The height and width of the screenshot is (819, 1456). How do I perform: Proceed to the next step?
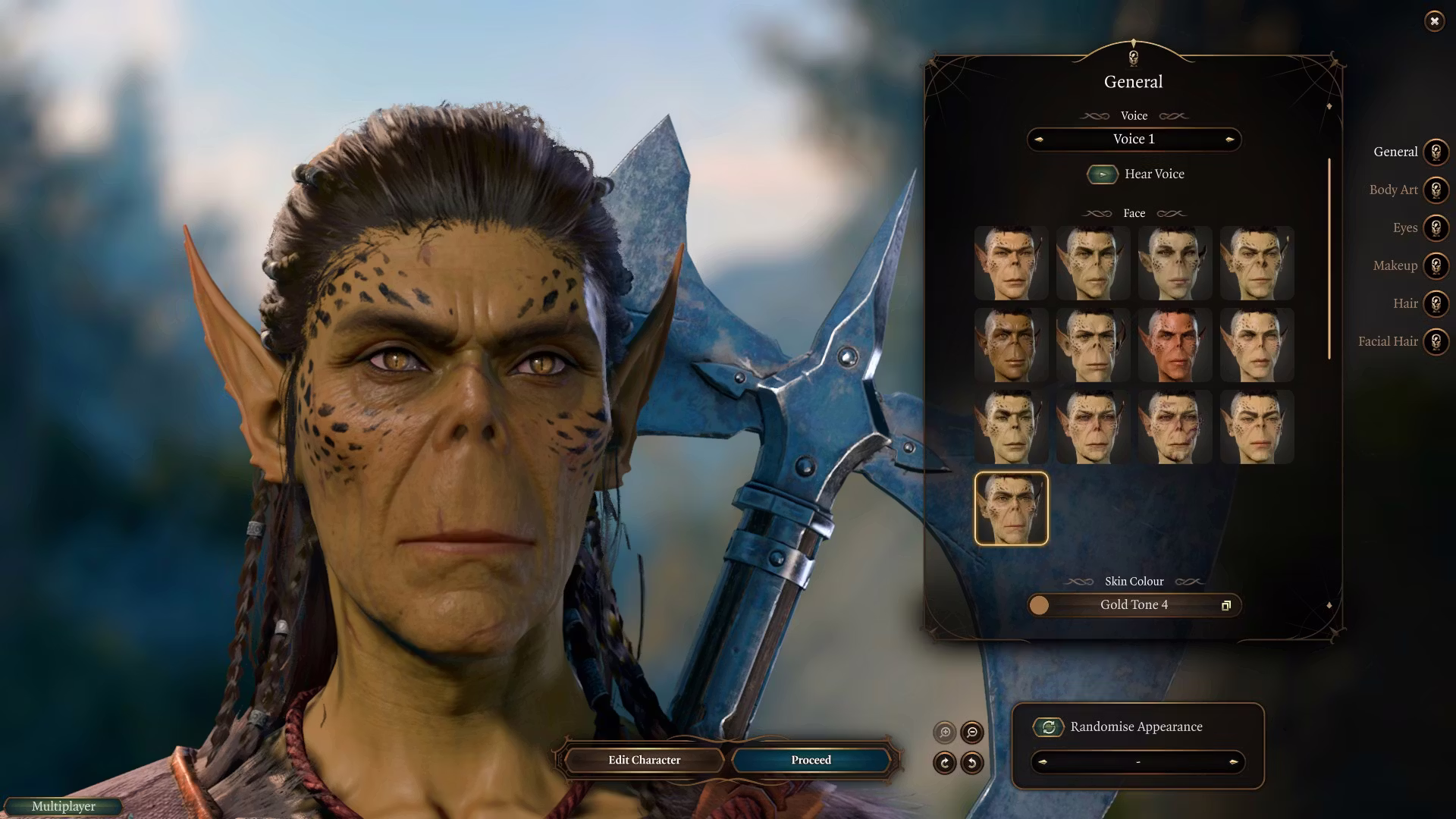811,760
